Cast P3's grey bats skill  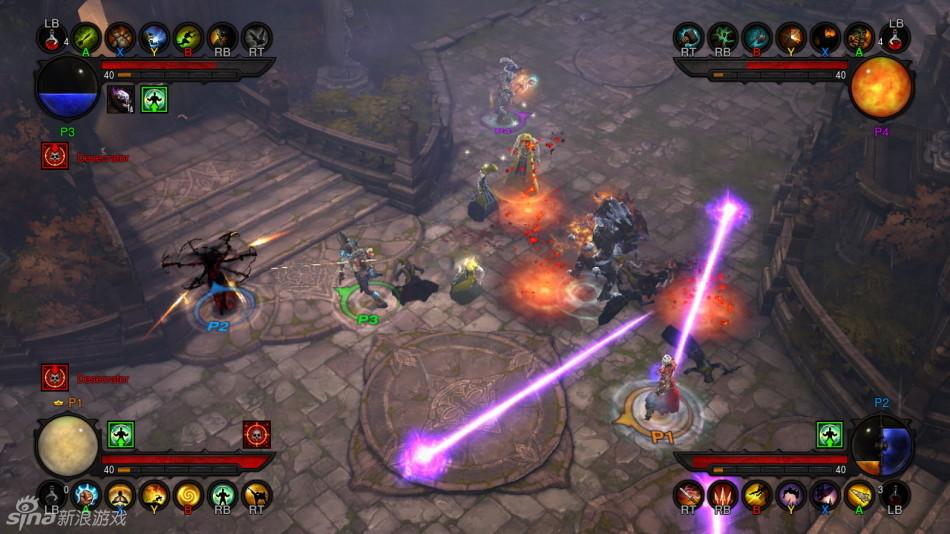tap(257, 38)
